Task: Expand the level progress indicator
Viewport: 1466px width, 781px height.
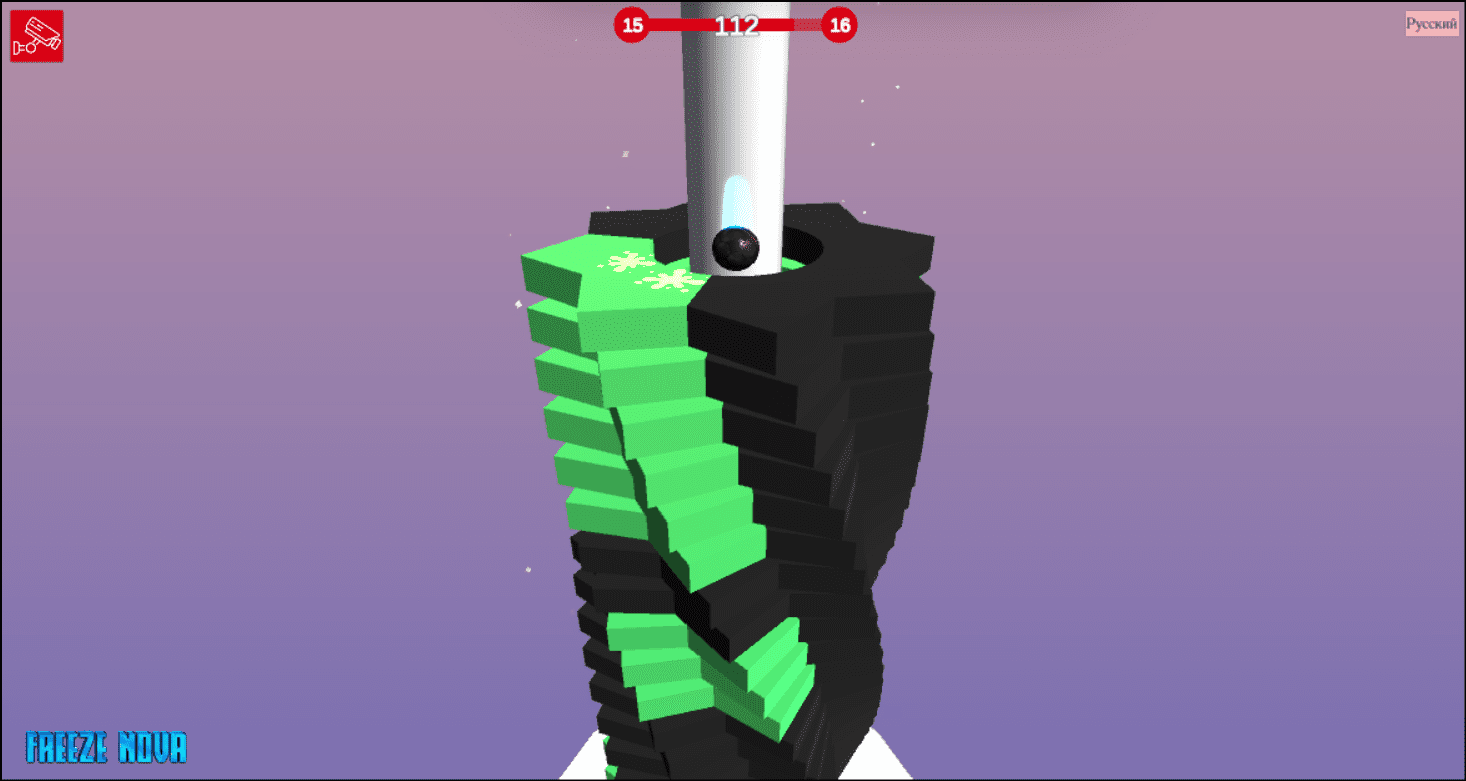Action: 736,24
